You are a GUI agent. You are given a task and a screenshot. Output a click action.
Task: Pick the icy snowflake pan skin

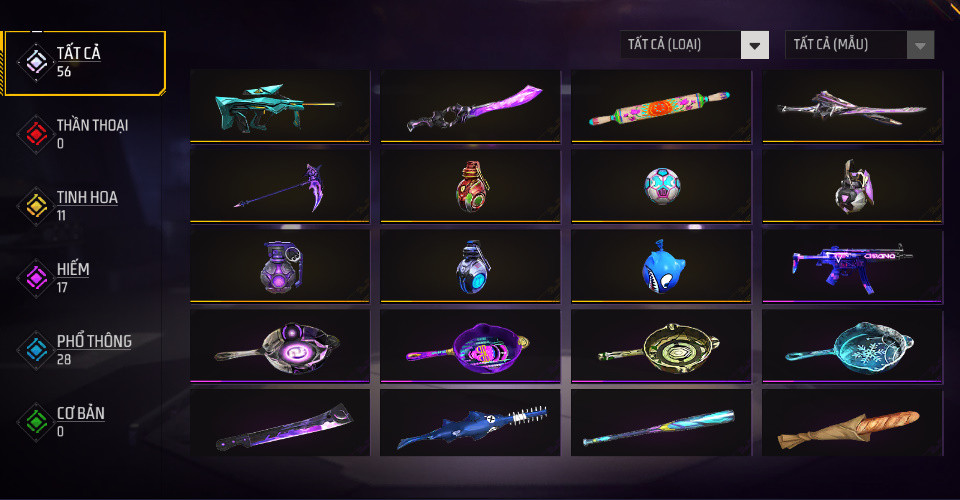852,345
